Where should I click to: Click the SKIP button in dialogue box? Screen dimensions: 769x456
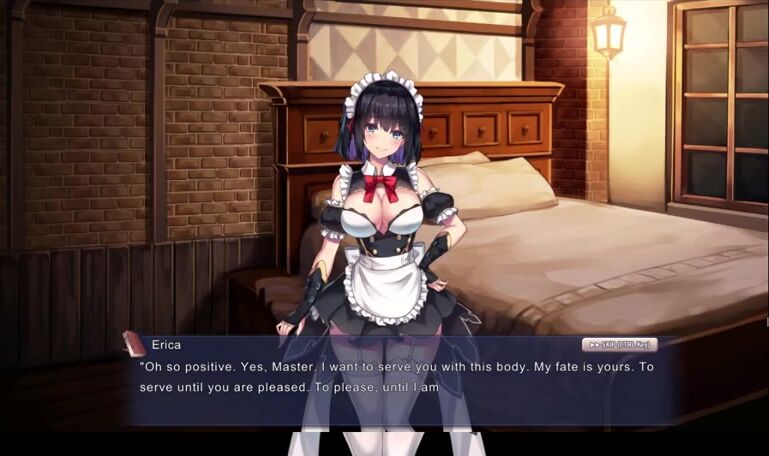(x=619, y=345)
